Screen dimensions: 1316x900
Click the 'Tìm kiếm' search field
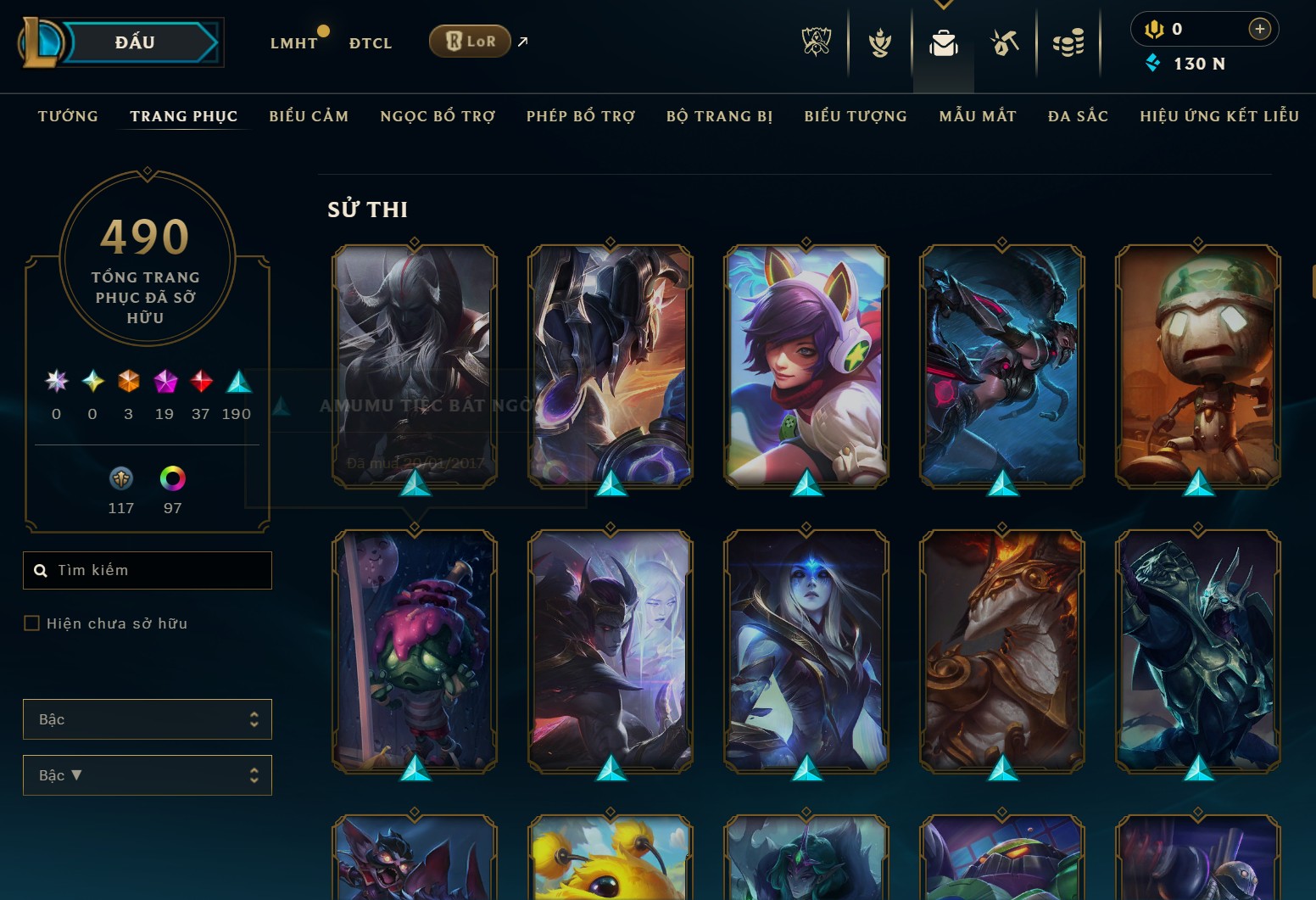(147, 570)
